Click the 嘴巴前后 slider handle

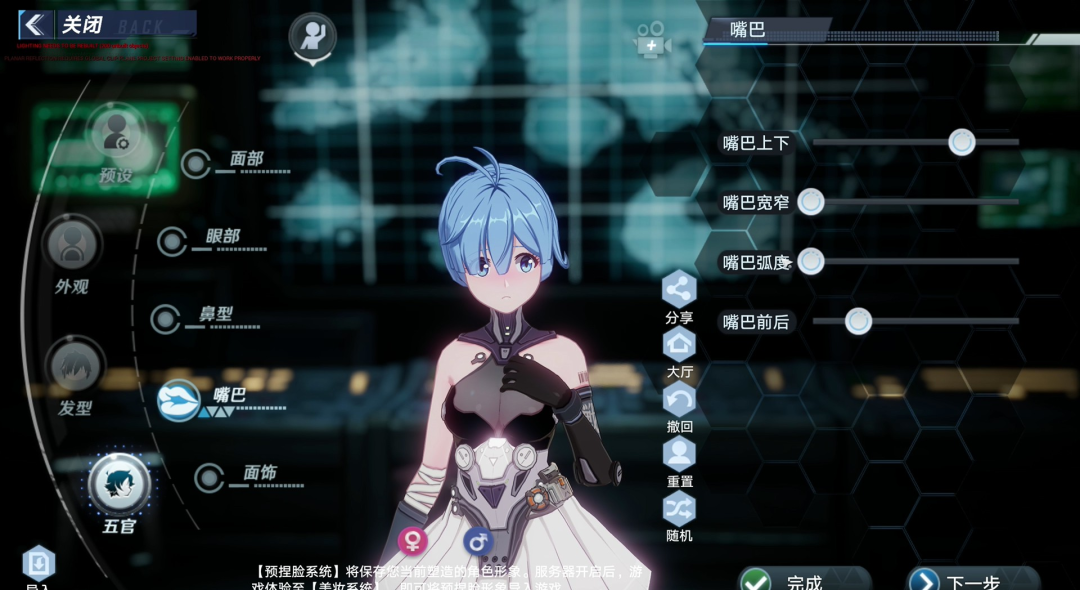coord(858,321)
